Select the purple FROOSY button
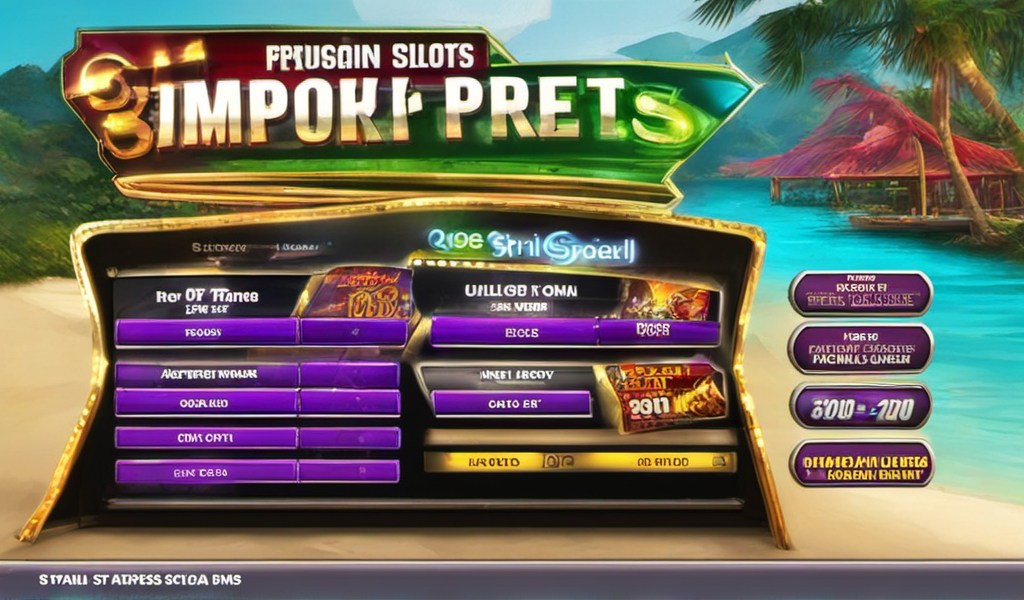Viewport: 1024px width, 600px height. pos(207,332)
